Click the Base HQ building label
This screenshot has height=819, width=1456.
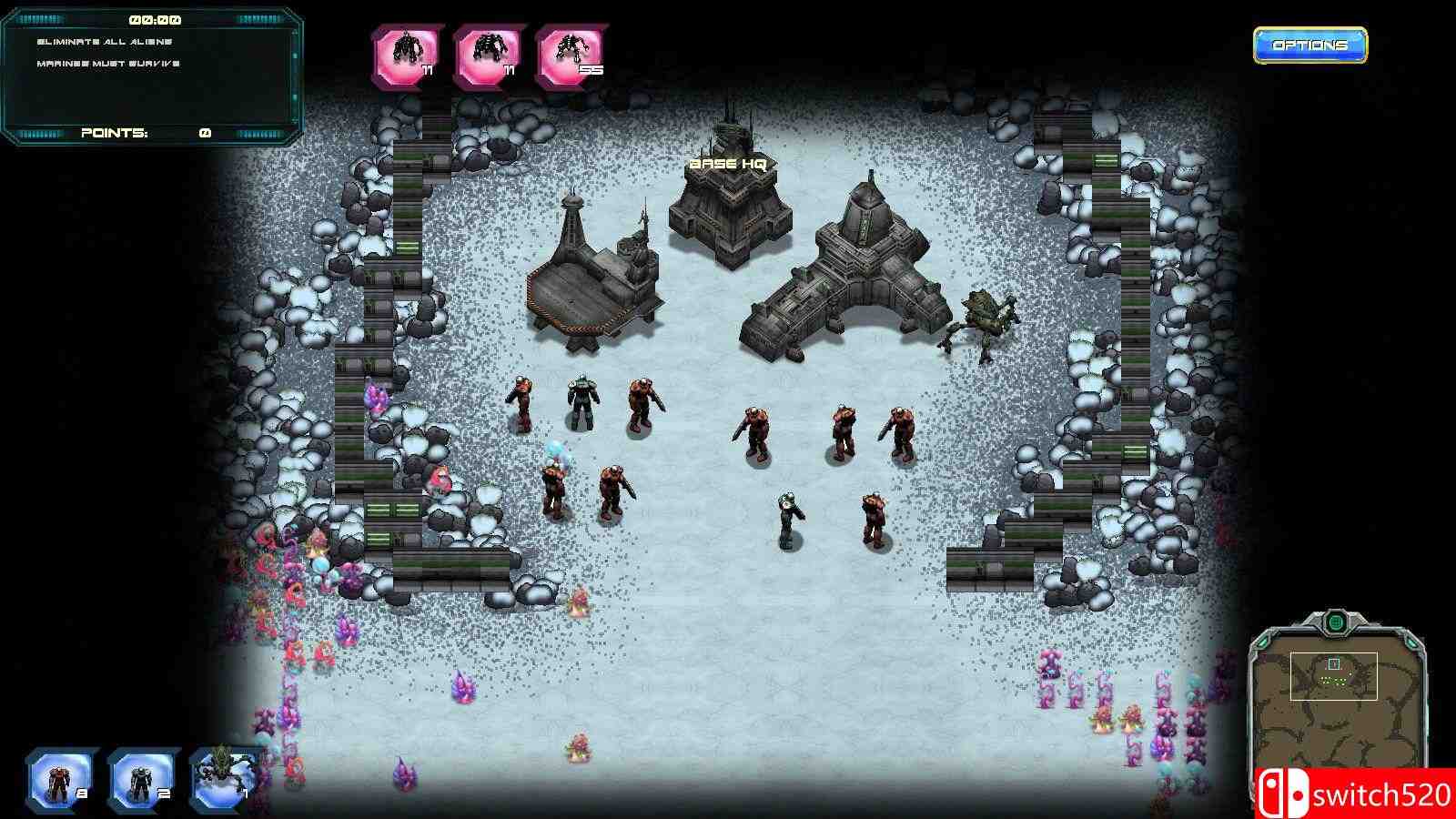click(729, 162)
